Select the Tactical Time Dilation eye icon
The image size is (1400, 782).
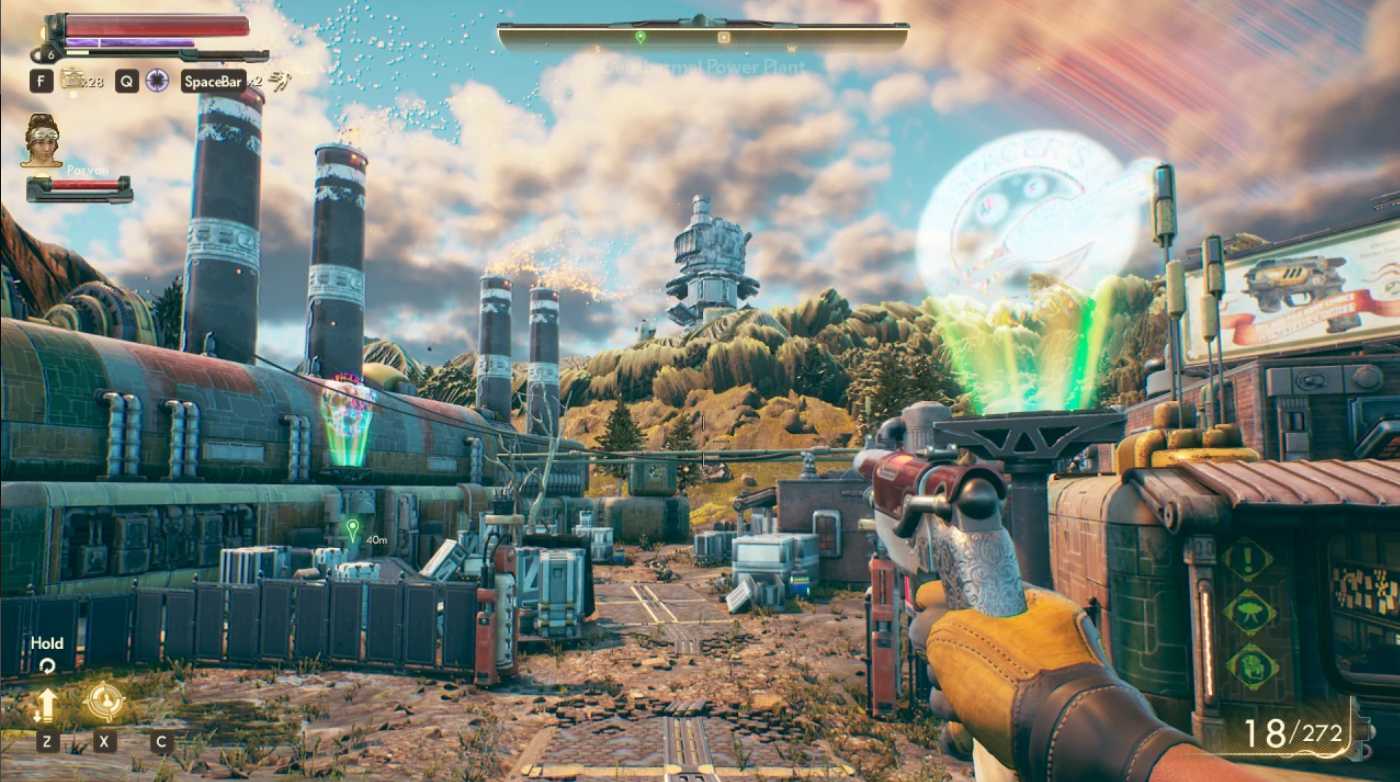click(x=157, y=82)
